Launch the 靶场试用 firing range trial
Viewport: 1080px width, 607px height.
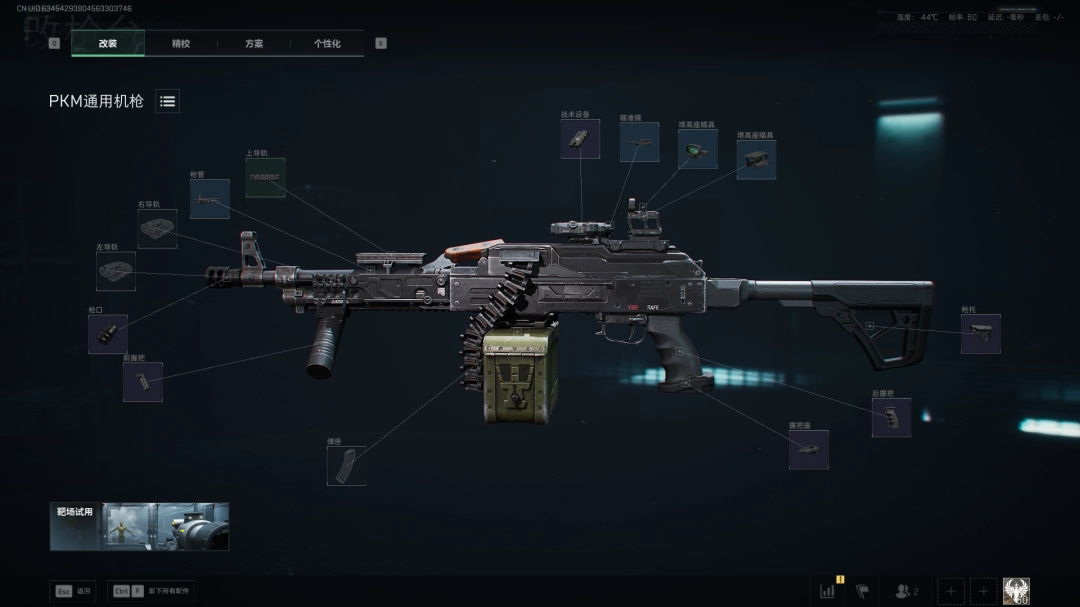[x=139, y=526]
